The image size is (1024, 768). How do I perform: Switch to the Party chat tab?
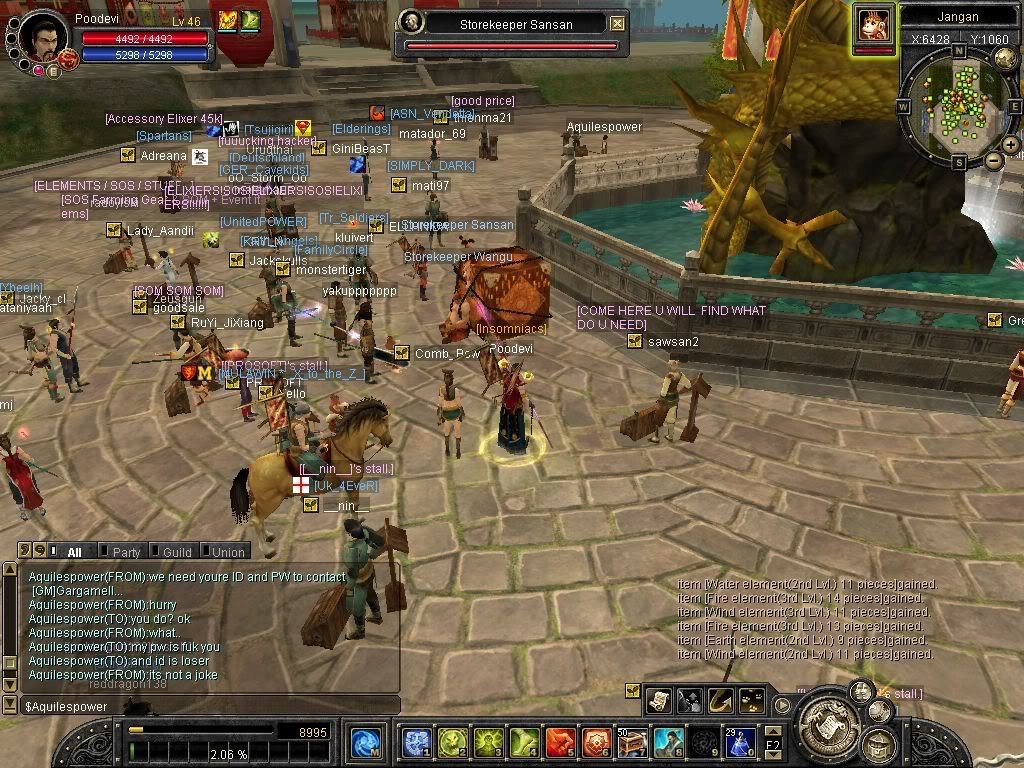(x=126, y=551)
